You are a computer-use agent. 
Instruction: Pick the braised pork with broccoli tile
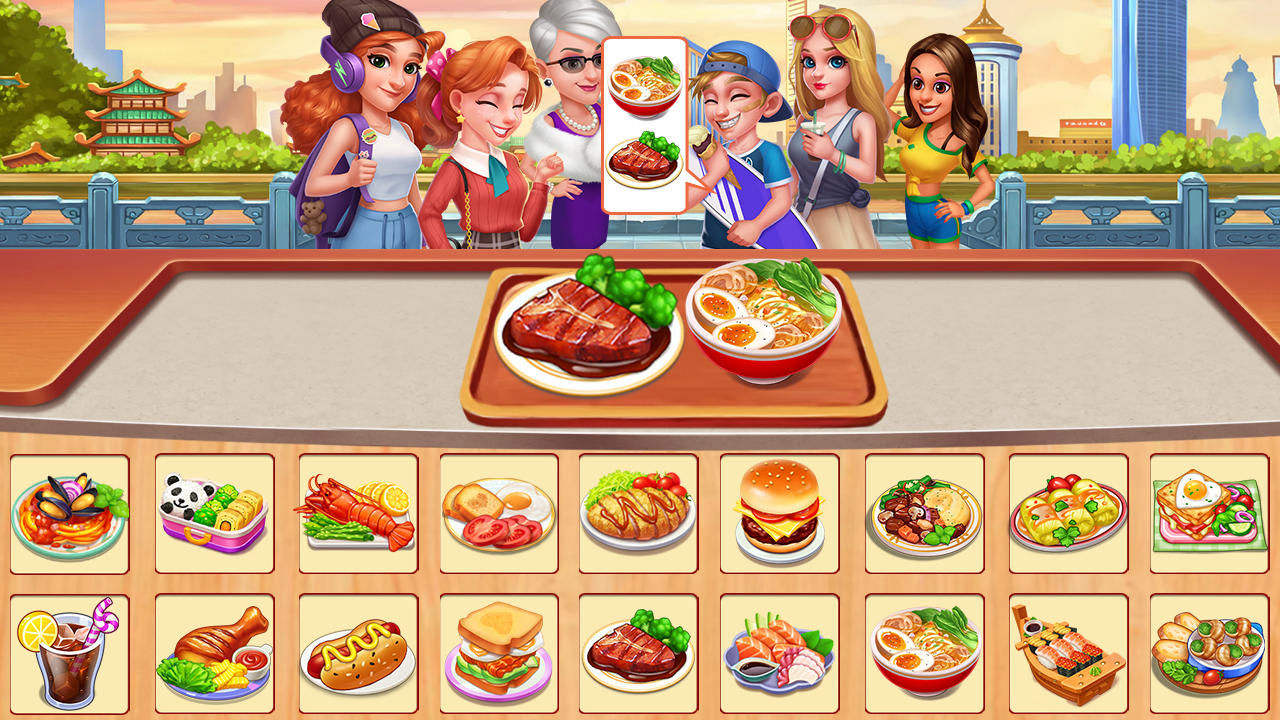(x=641, y=650)
